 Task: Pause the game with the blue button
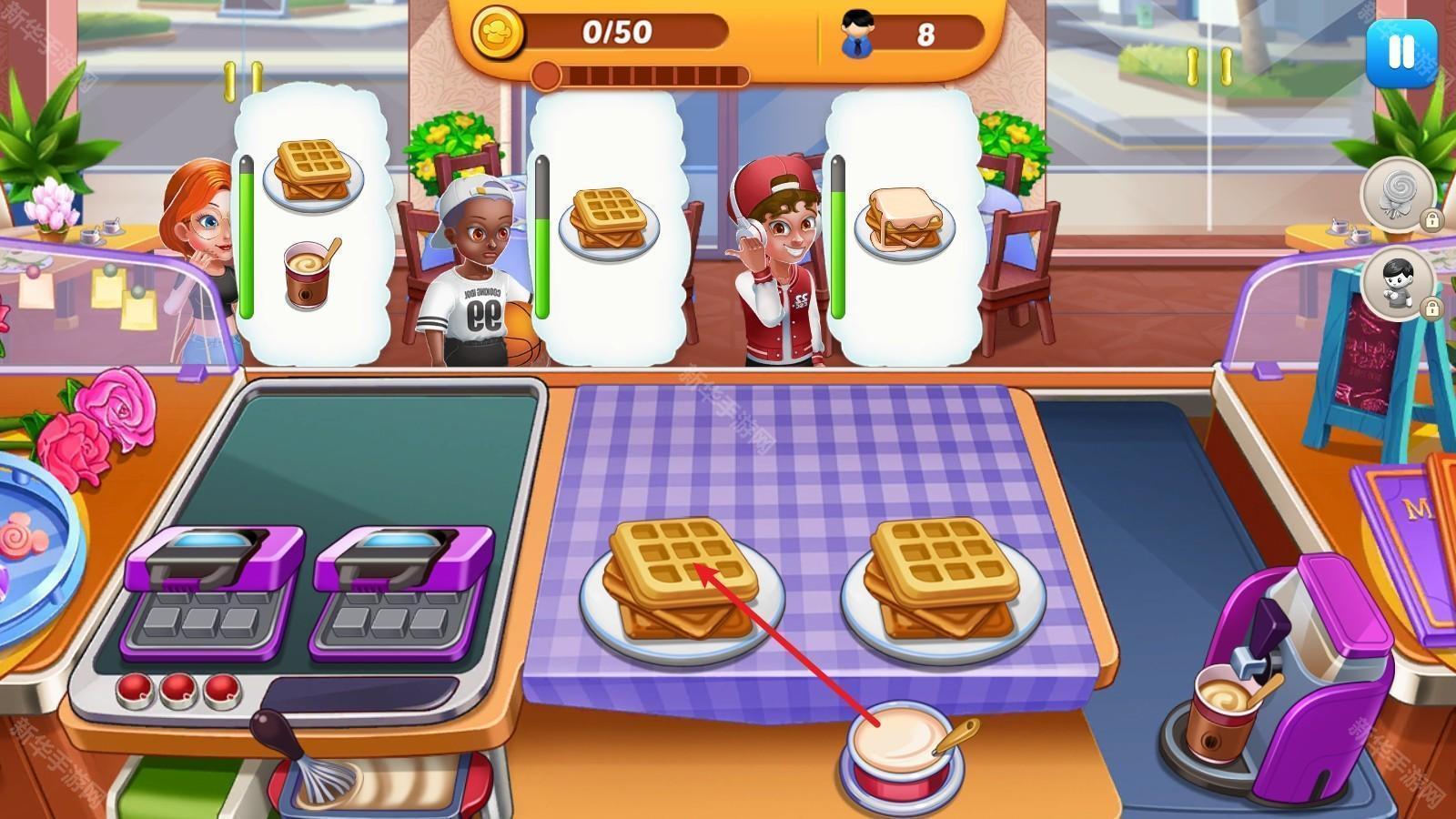click(x=1400, y=53)
